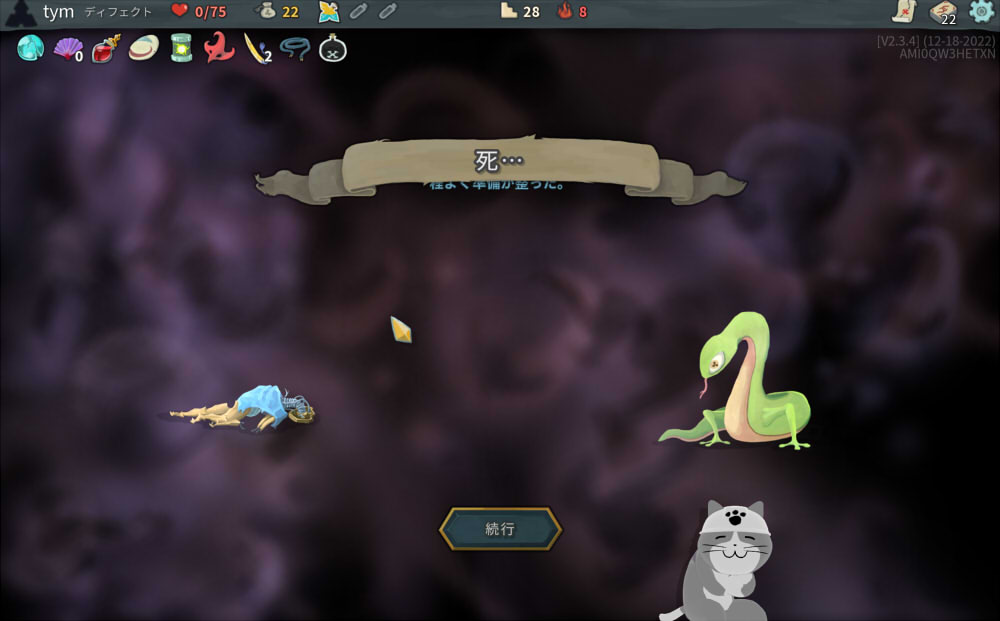This screenshot has height=621, width=1000.
Task: Inspect the green canister relic
Action: point(181,48)
